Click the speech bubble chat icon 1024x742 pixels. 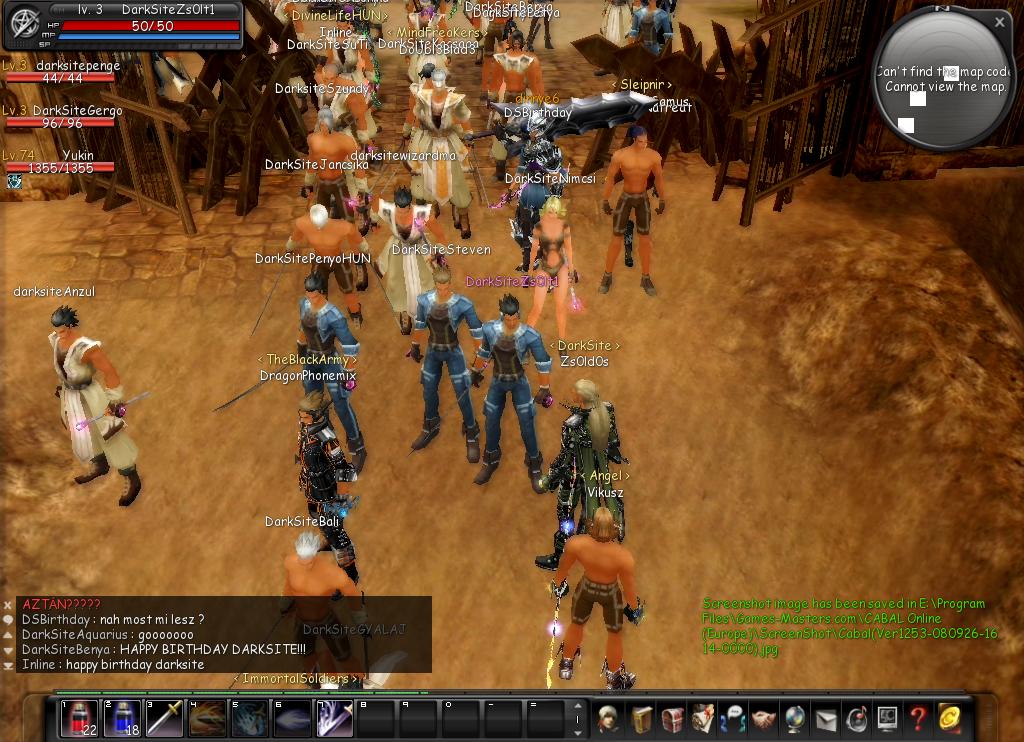[x=8, y=620]
